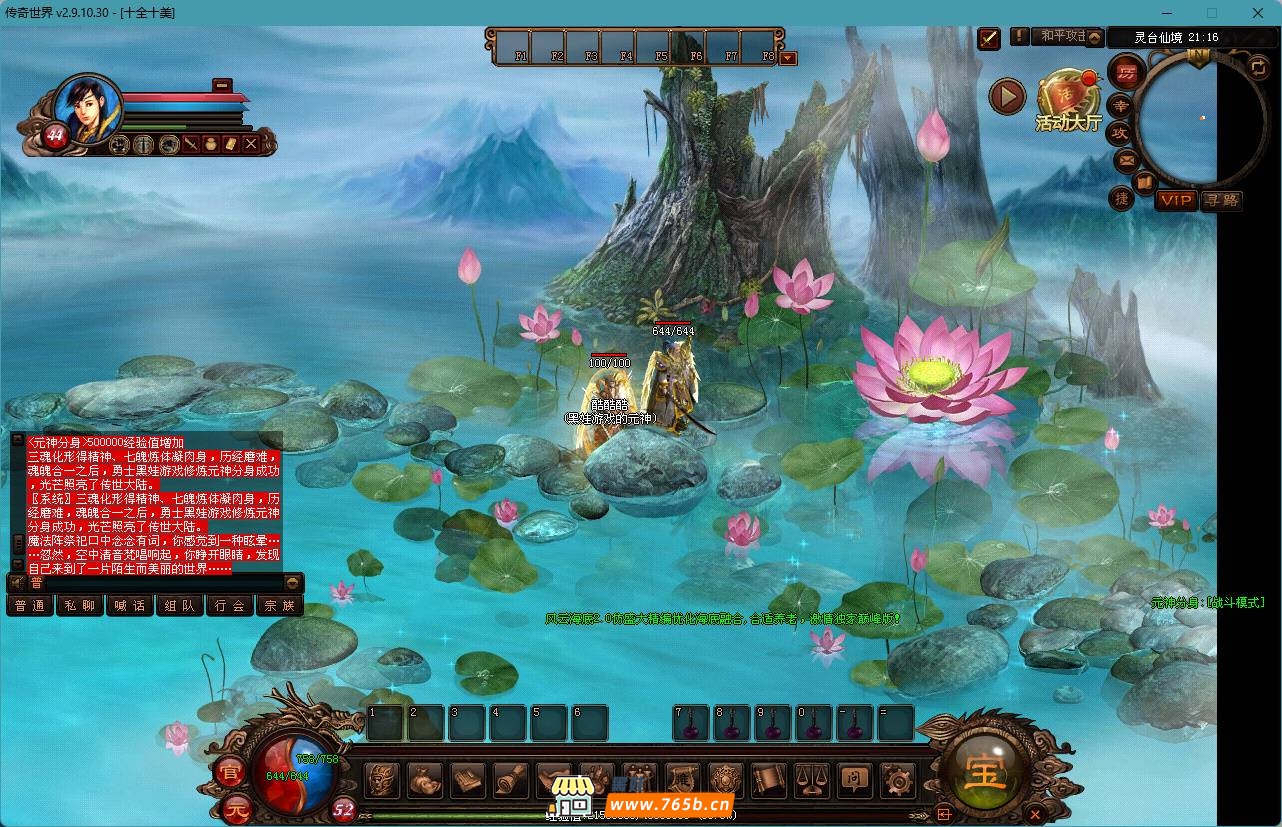Select the 行会 guild chat tab
Screen dimensions: 1282x827
[230, 605]
